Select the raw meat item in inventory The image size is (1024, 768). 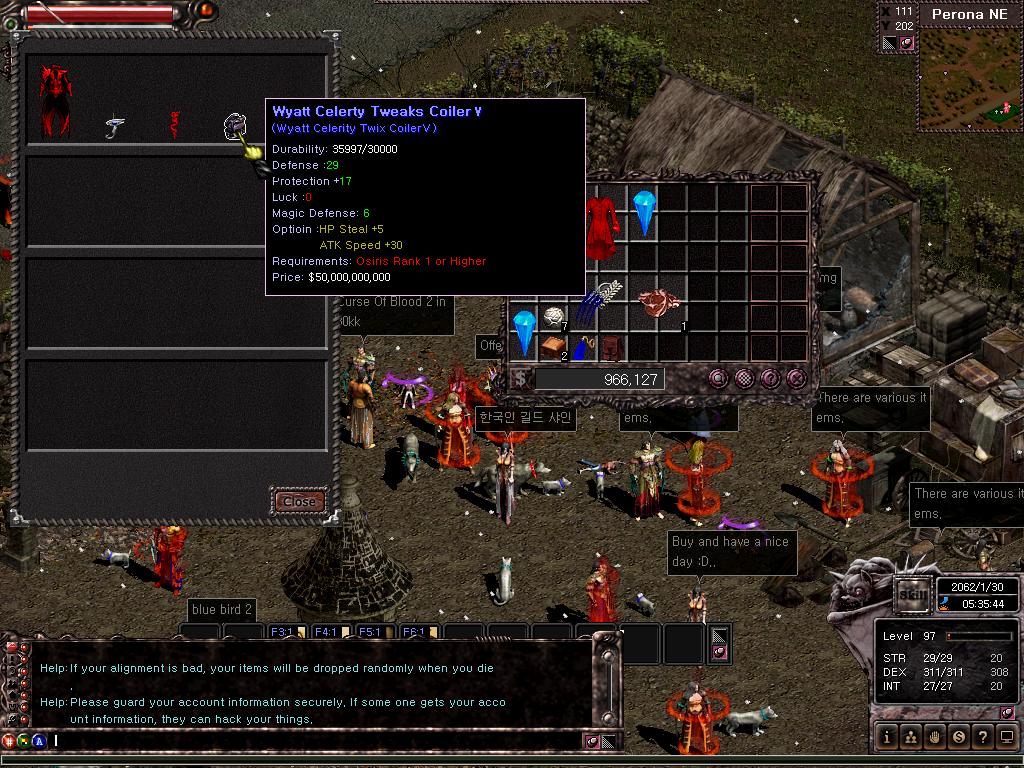coord(658,302)
